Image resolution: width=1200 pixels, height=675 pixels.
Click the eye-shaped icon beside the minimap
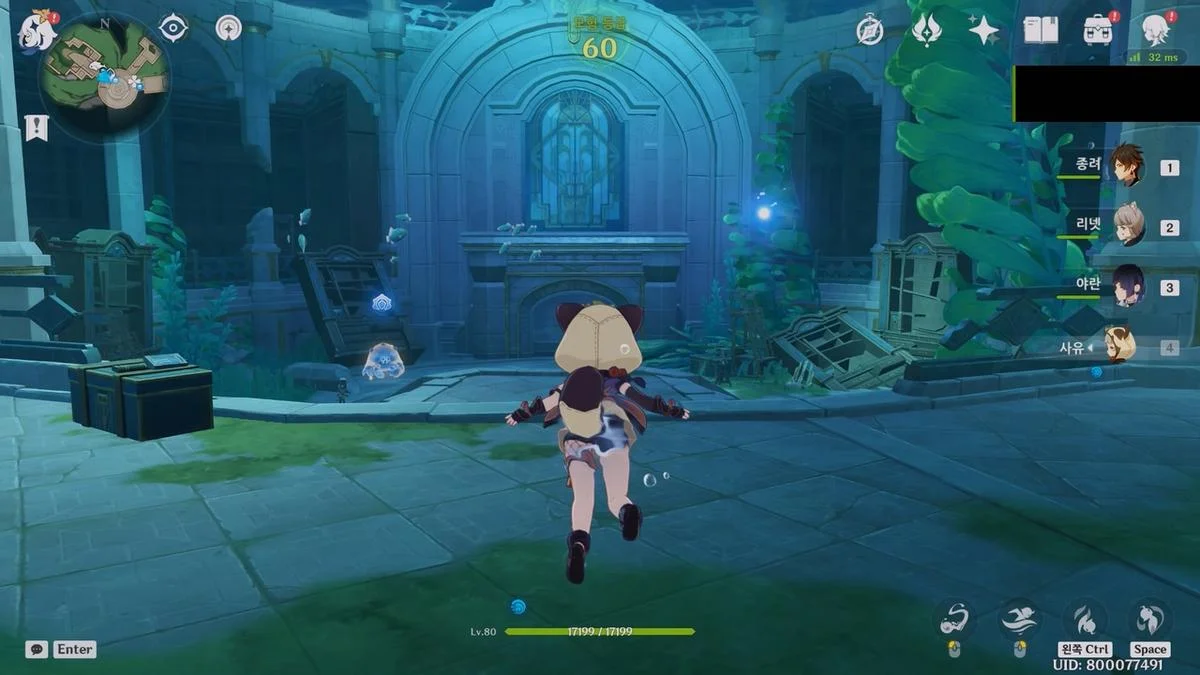[174, 27]
